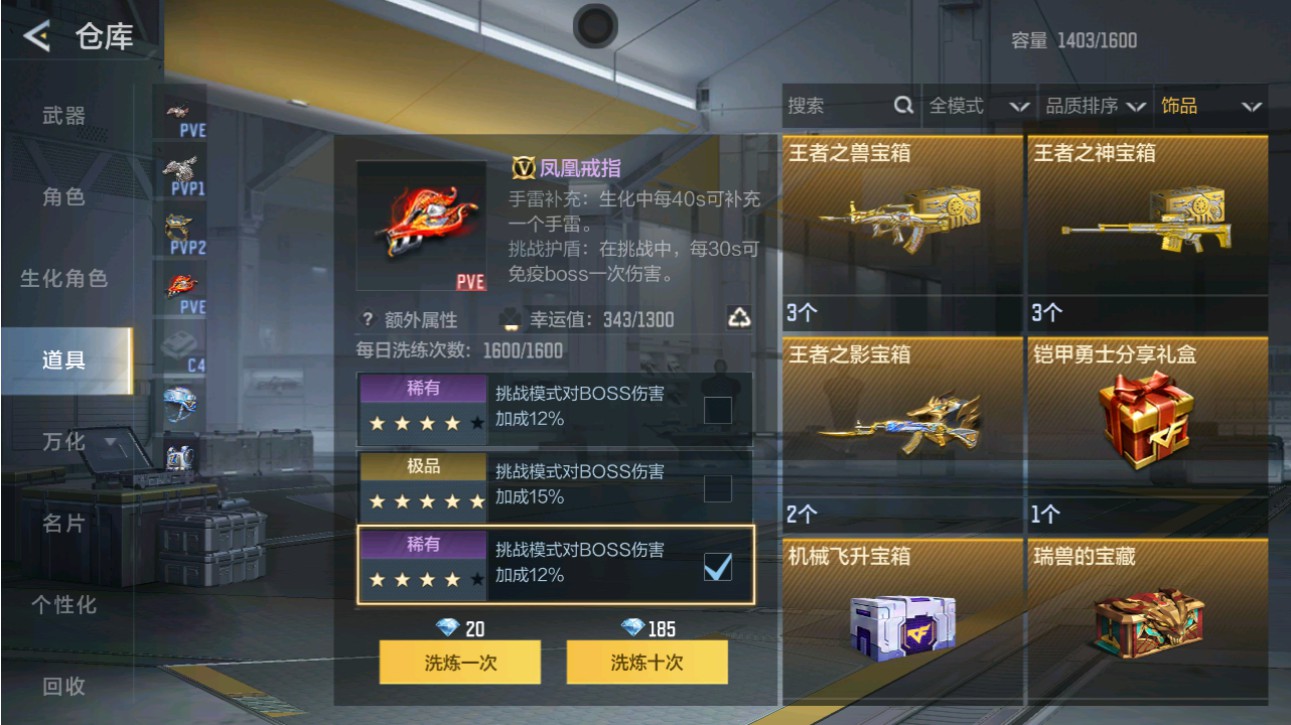Open the 全模式 dropdown

tap(960, 104)
